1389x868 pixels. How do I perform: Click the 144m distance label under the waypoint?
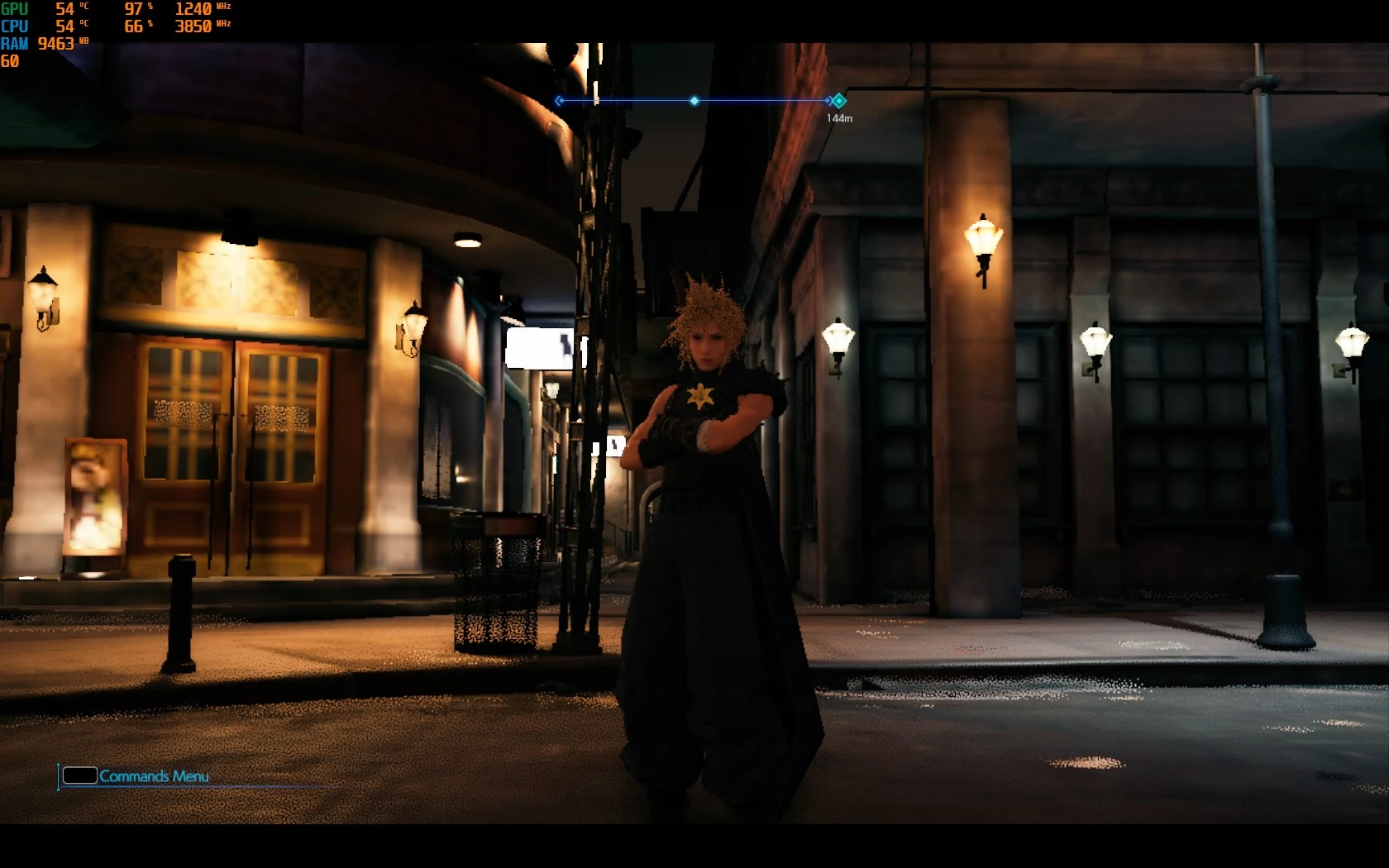tap(840, 117)
